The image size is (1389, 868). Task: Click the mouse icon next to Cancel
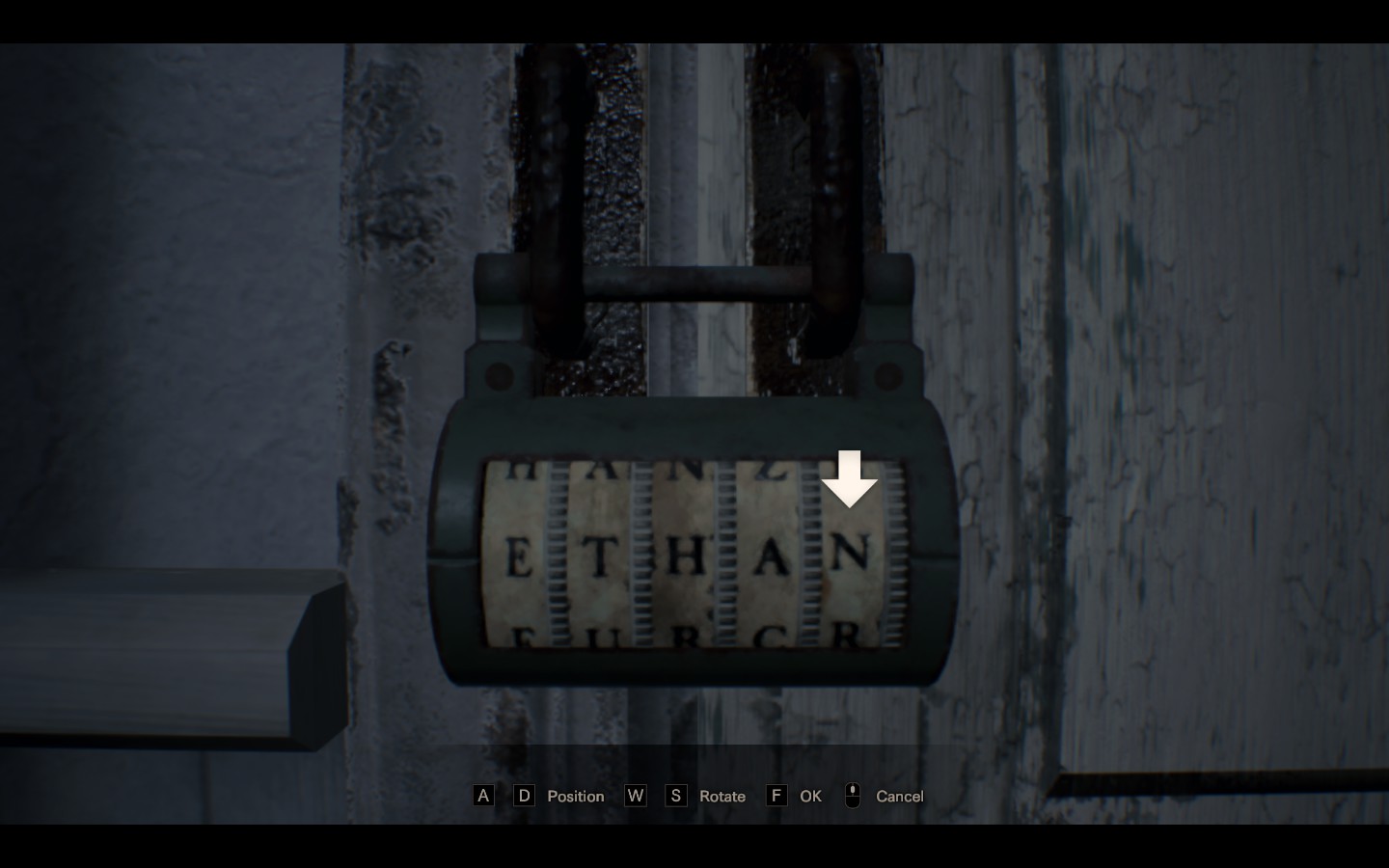tap(853, 796)
